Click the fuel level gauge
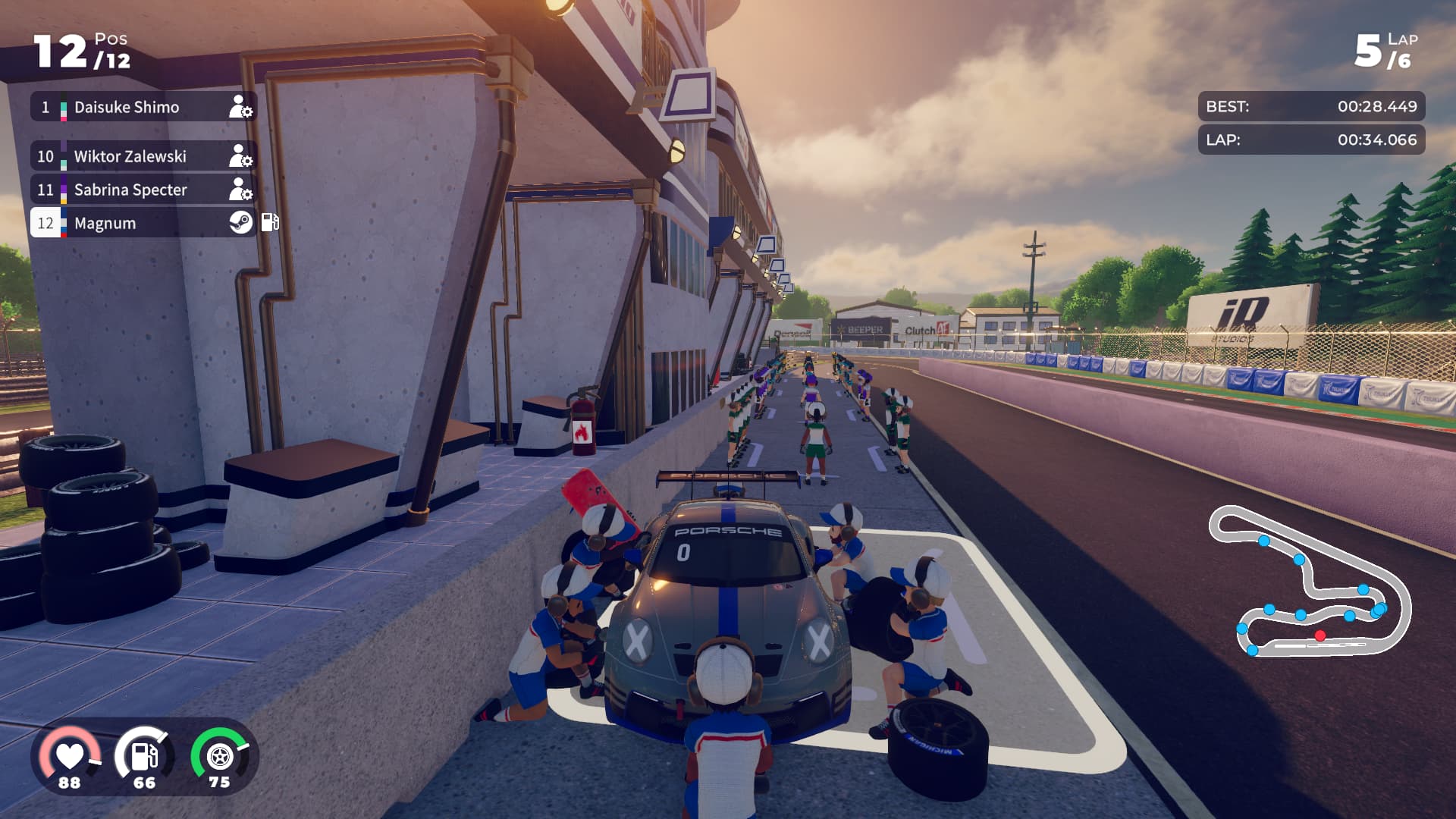 (x=144, y=757)
